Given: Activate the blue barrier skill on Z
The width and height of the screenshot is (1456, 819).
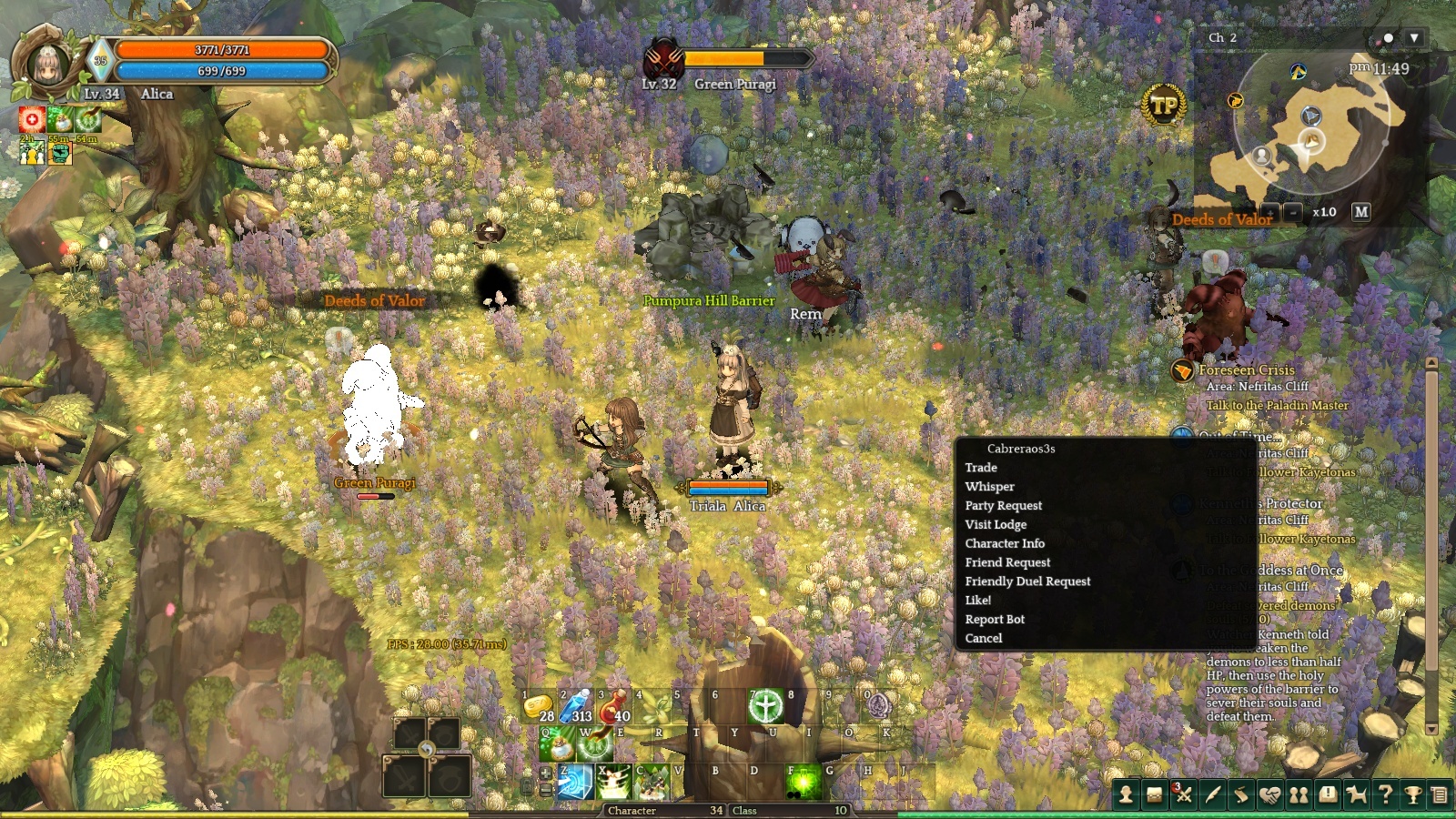Looking at the screenshot, I should pos(575,783).
